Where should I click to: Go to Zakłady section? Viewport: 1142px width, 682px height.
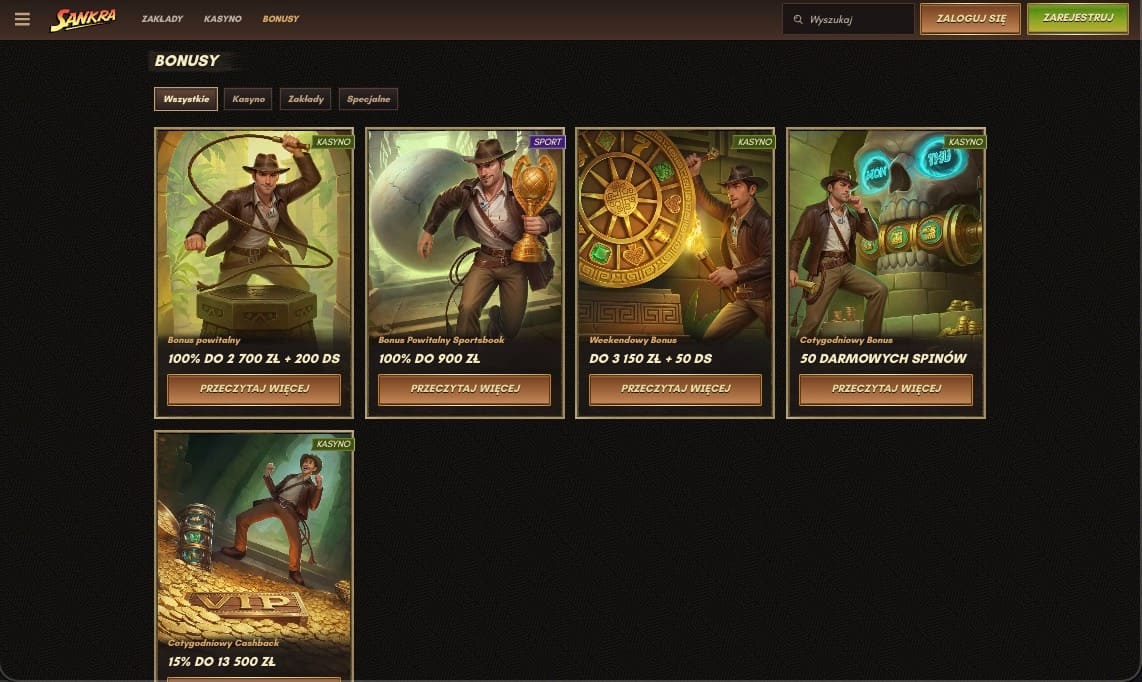[161, 19]
